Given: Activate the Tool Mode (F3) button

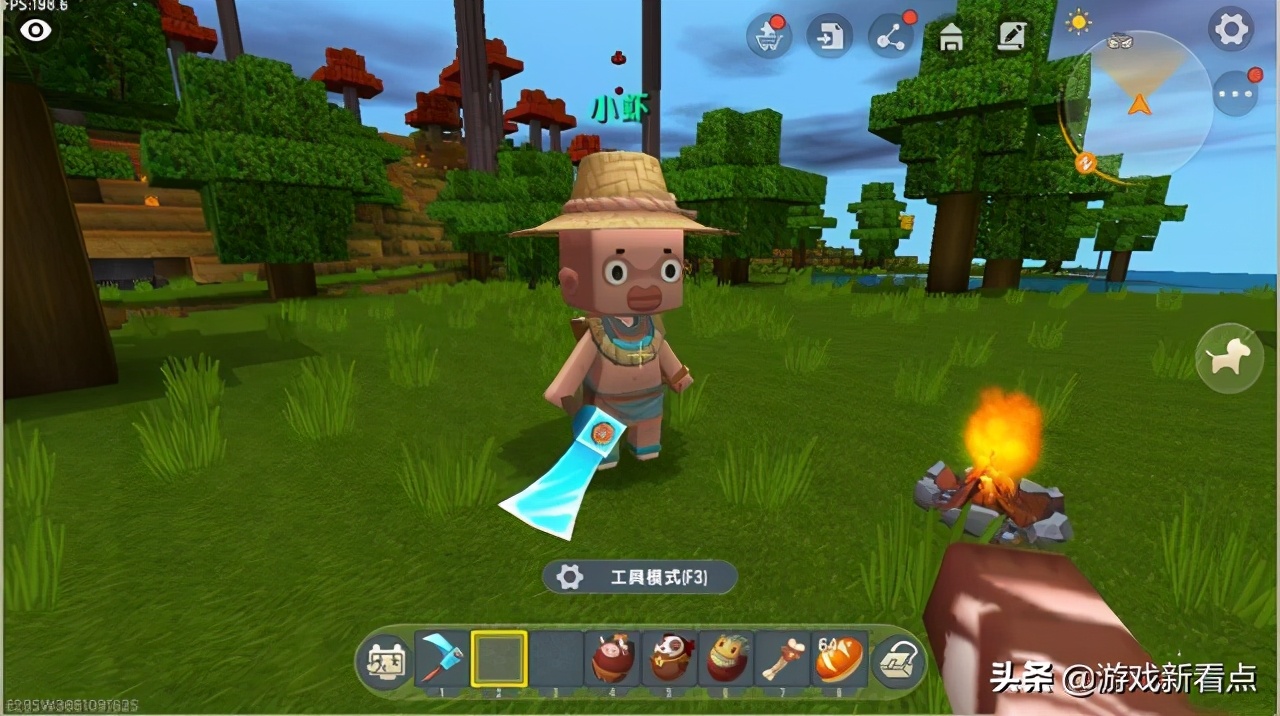Looking at the screenshot, I should (x=640, y=577).
